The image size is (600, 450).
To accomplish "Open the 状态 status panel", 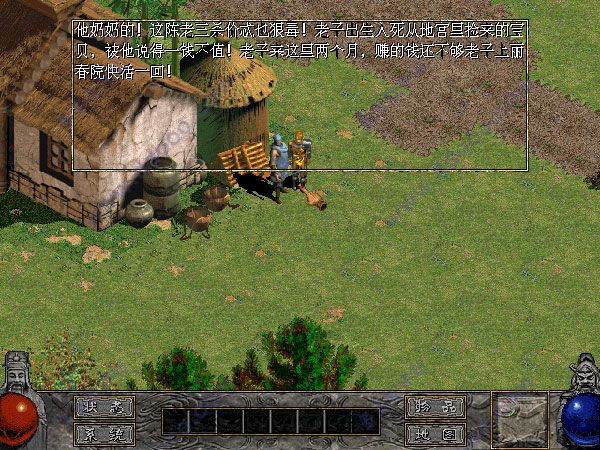I will pos(104,407).
